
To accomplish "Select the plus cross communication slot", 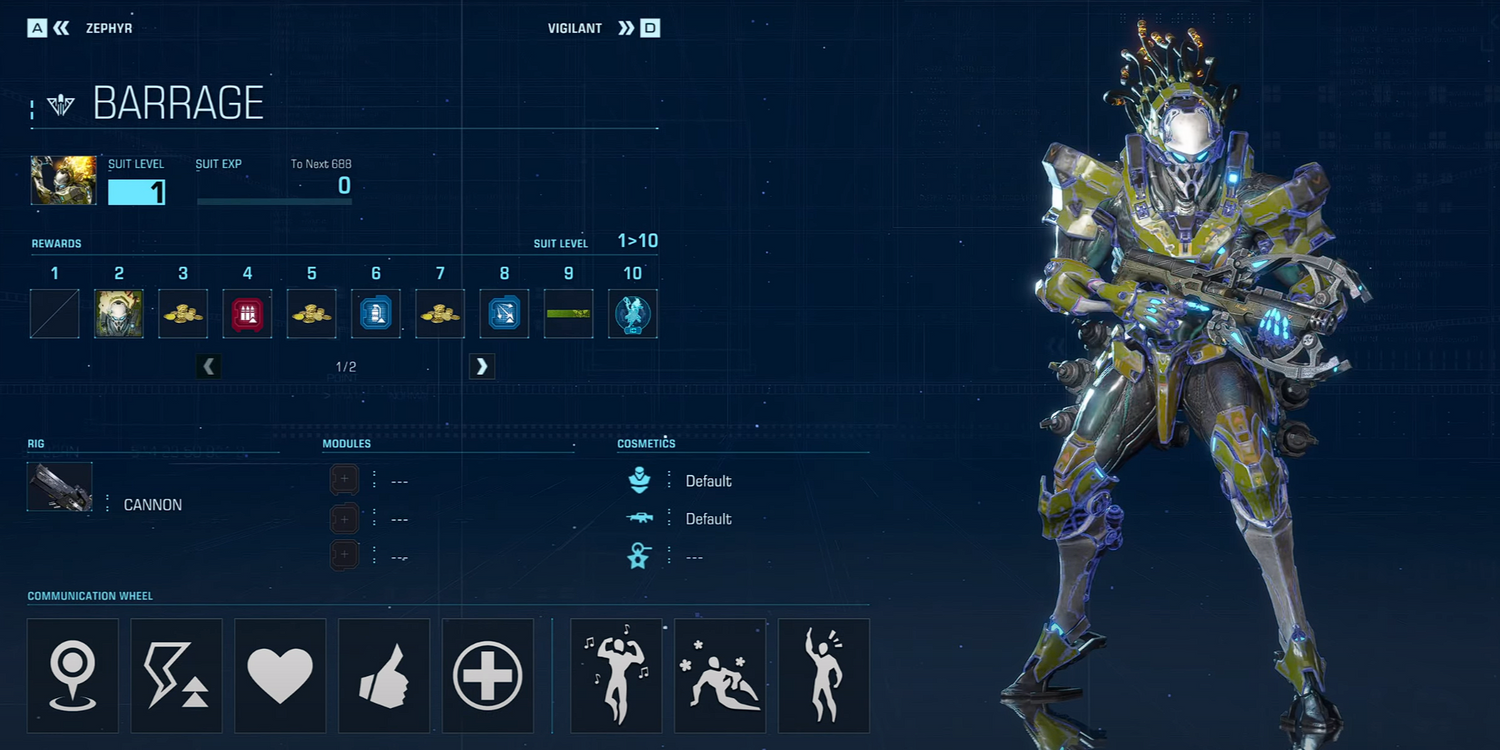I will 488,676.
